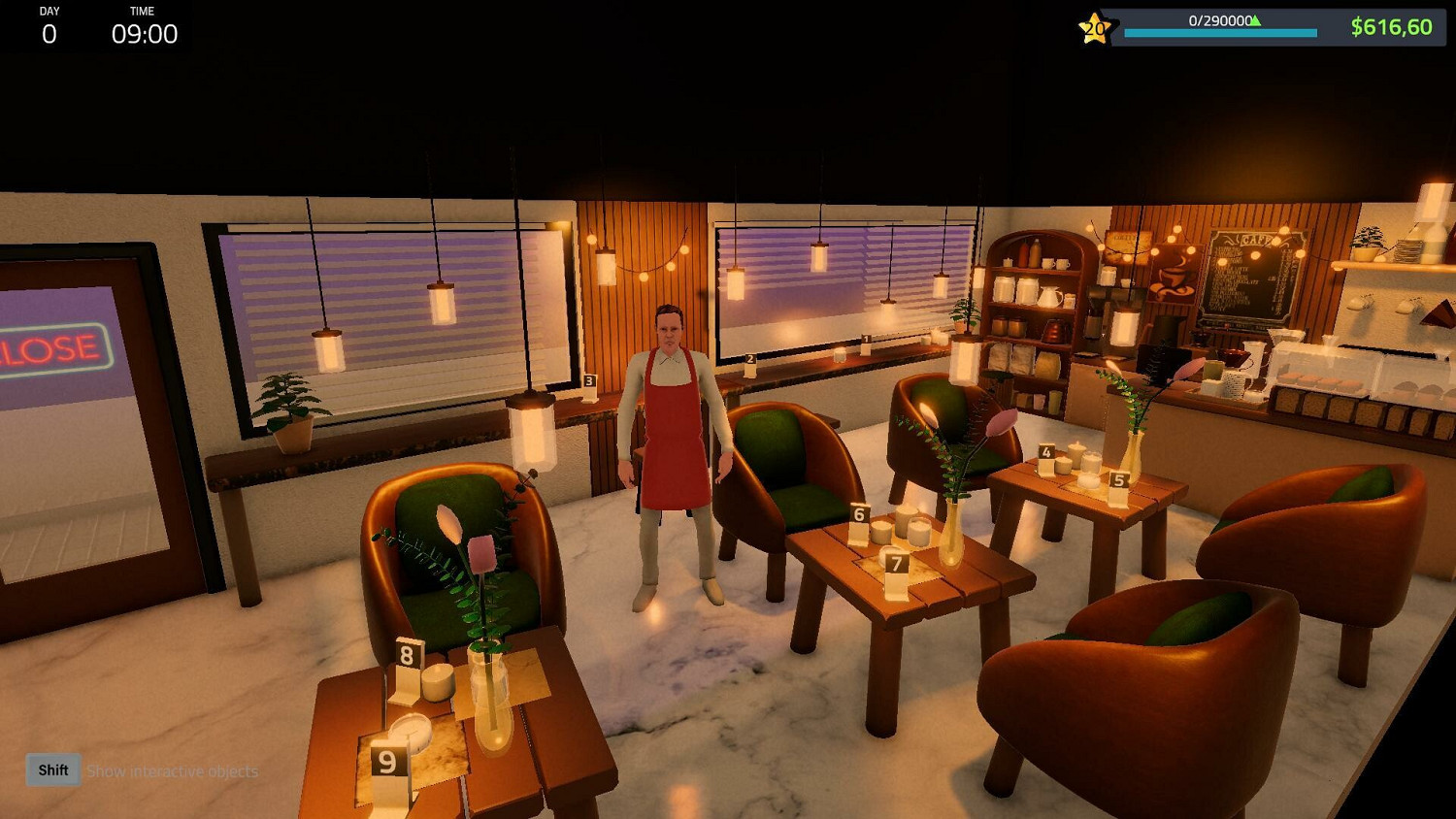The image size is (1456, 819).
Task: Select the number 6 table card
Action: 858,512
